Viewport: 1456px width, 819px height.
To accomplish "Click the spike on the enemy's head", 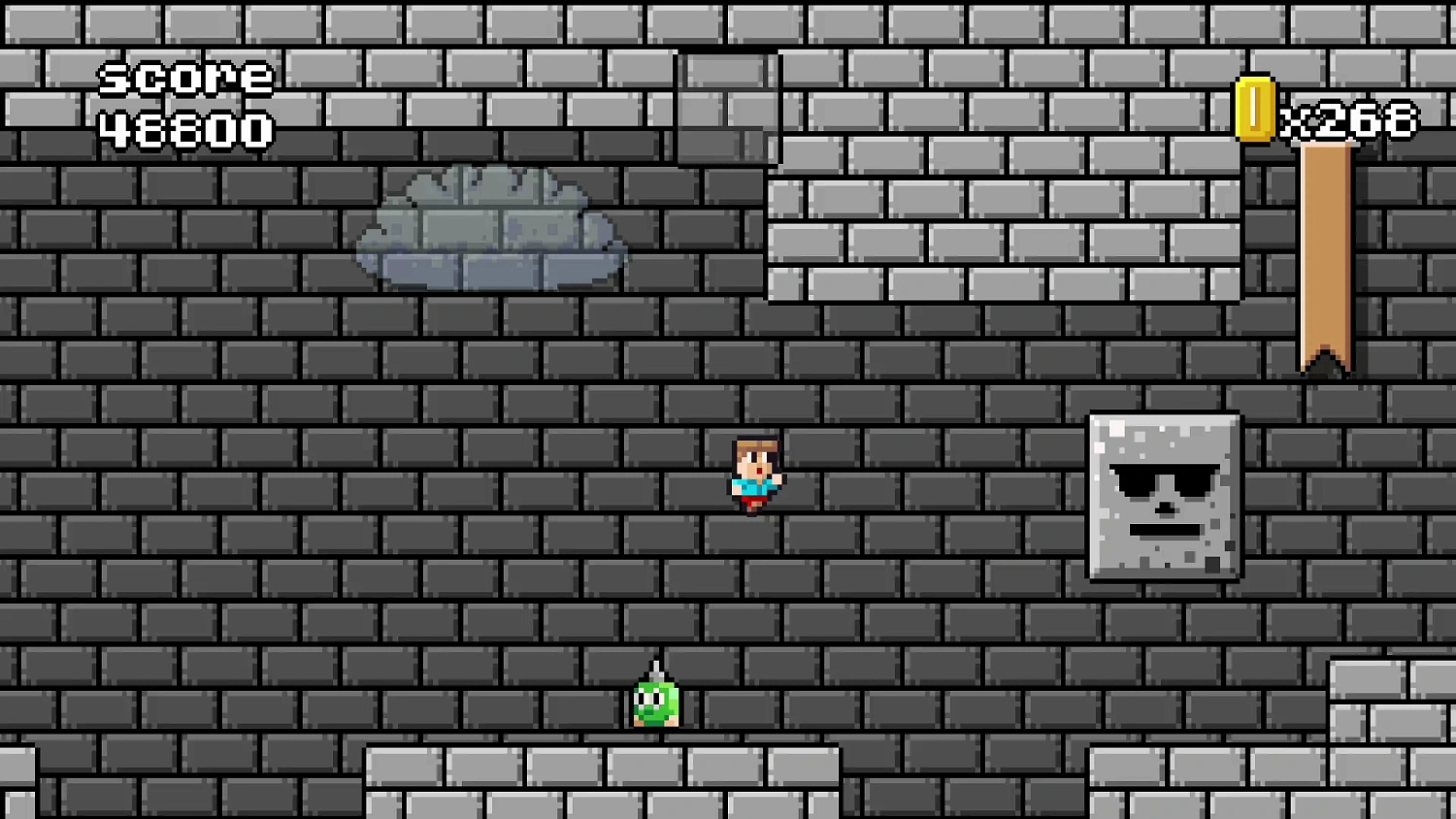I will click(655, 670).
